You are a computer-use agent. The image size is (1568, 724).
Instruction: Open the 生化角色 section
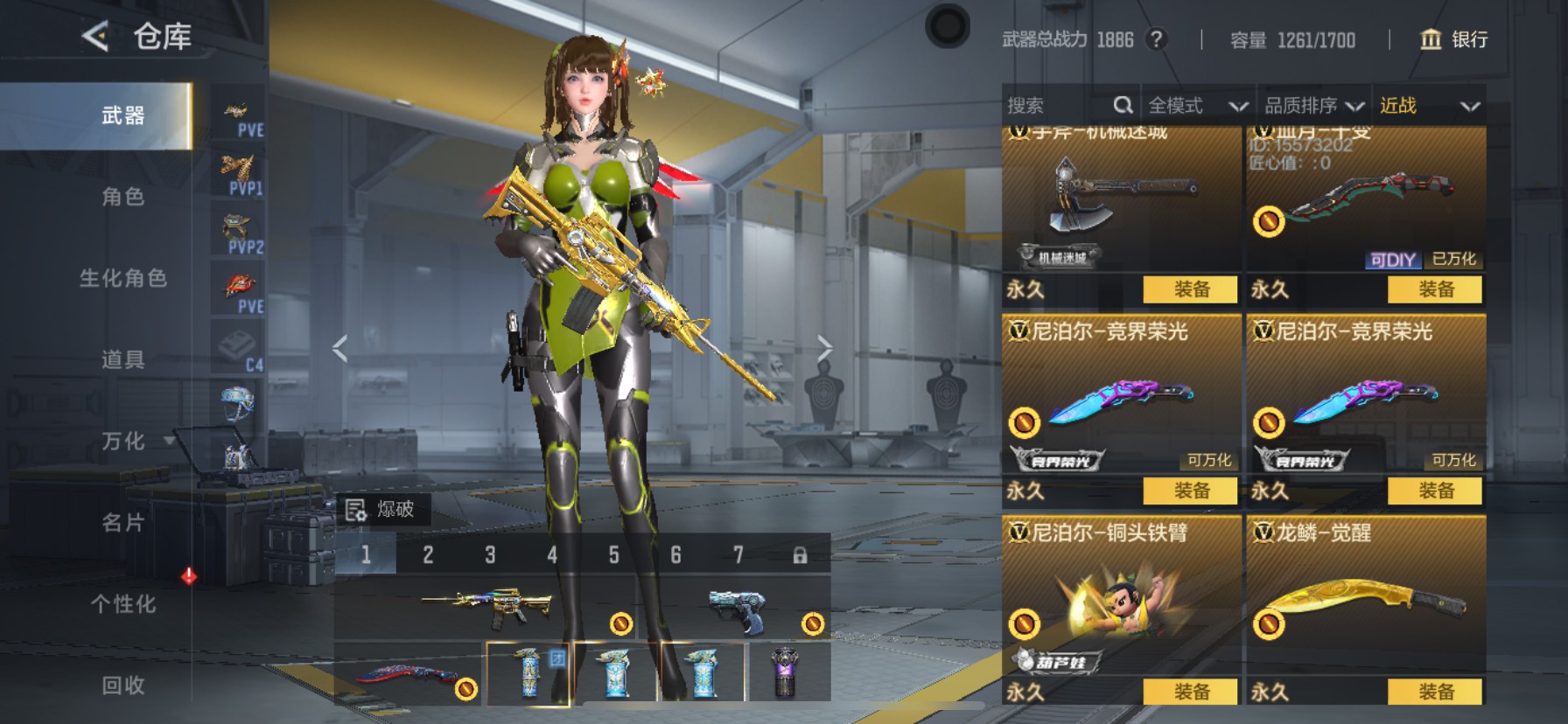(x=123, y=278)
